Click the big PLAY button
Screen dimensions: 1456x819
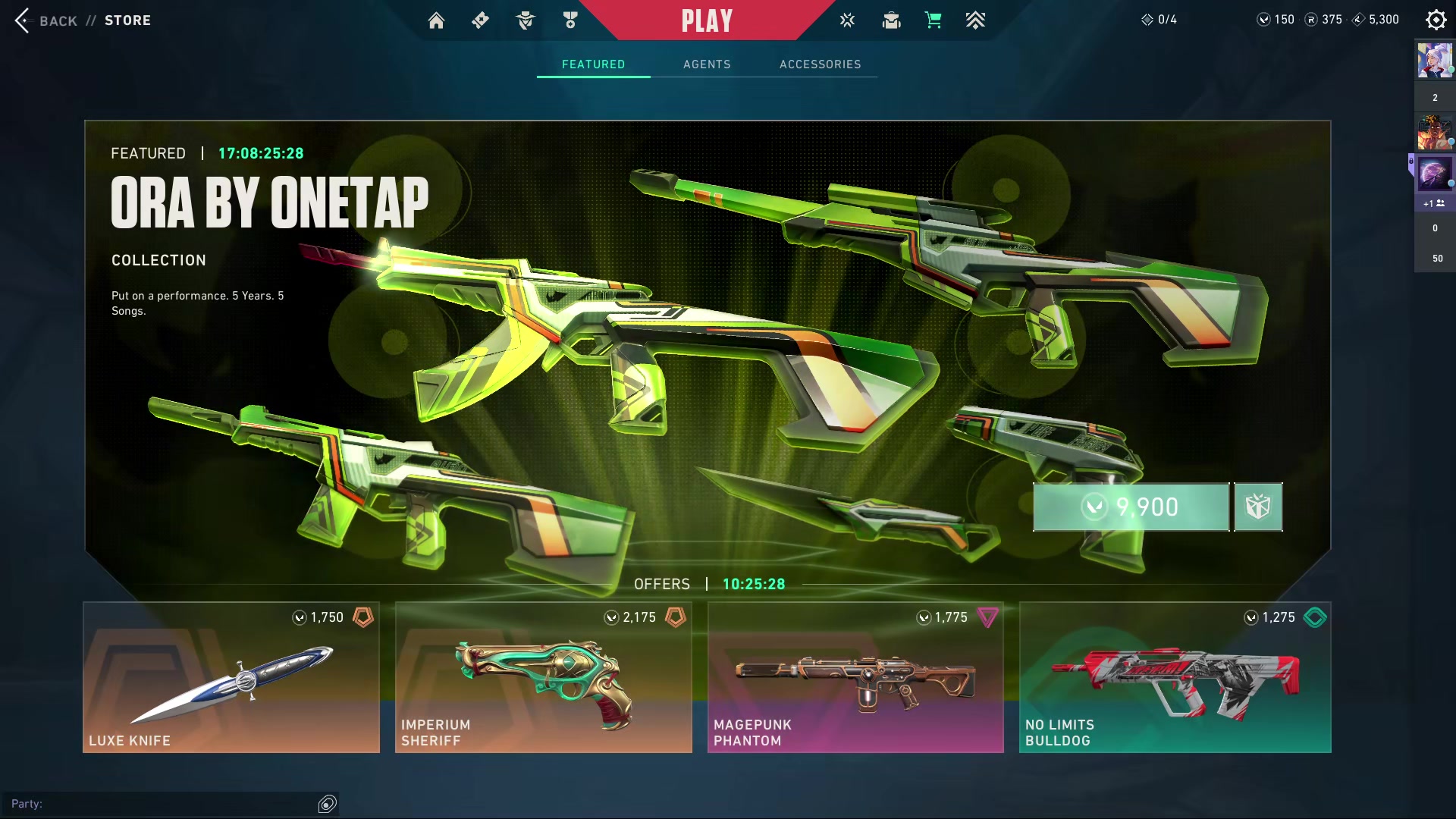[707, 20]
